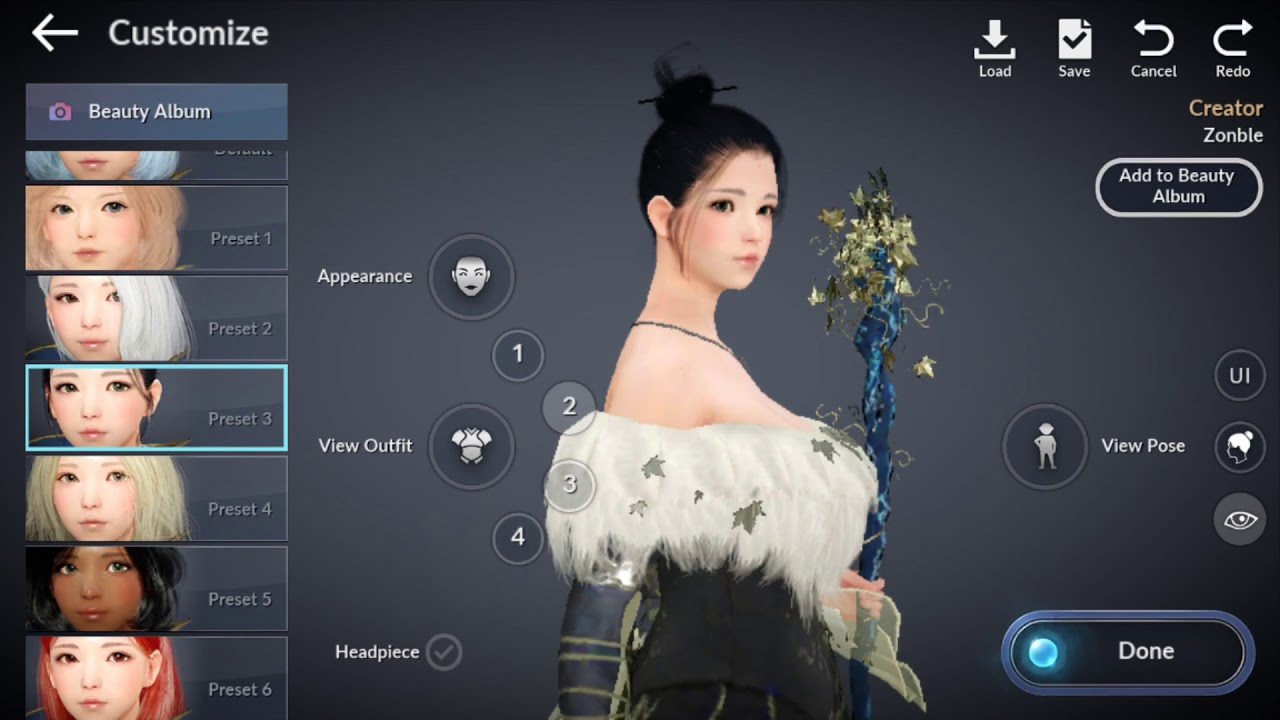
Task: Open the Appearance editor icon
Action: click(x=471, y=276)
